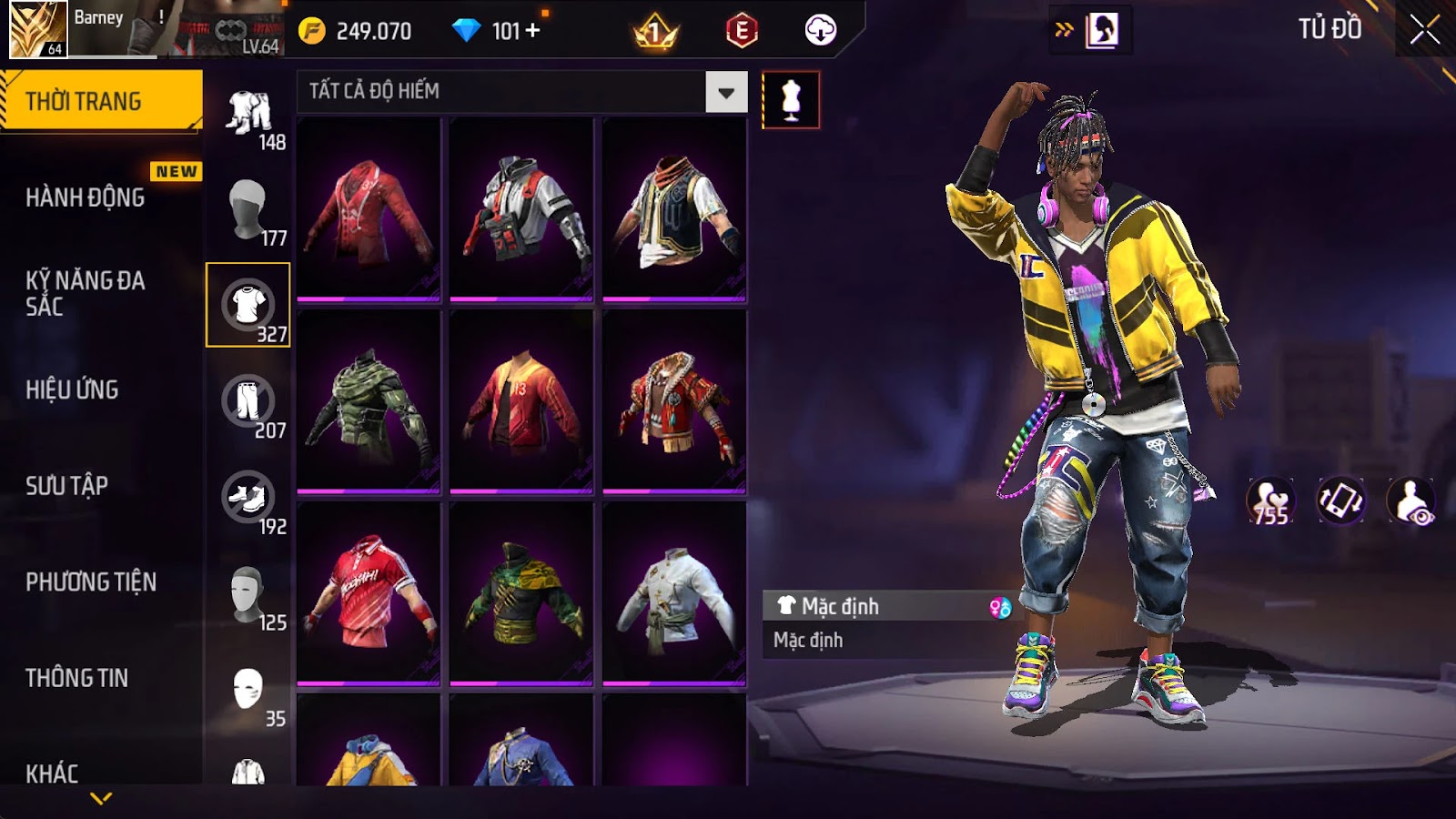Pick the red football jersey item

[369, 592]
